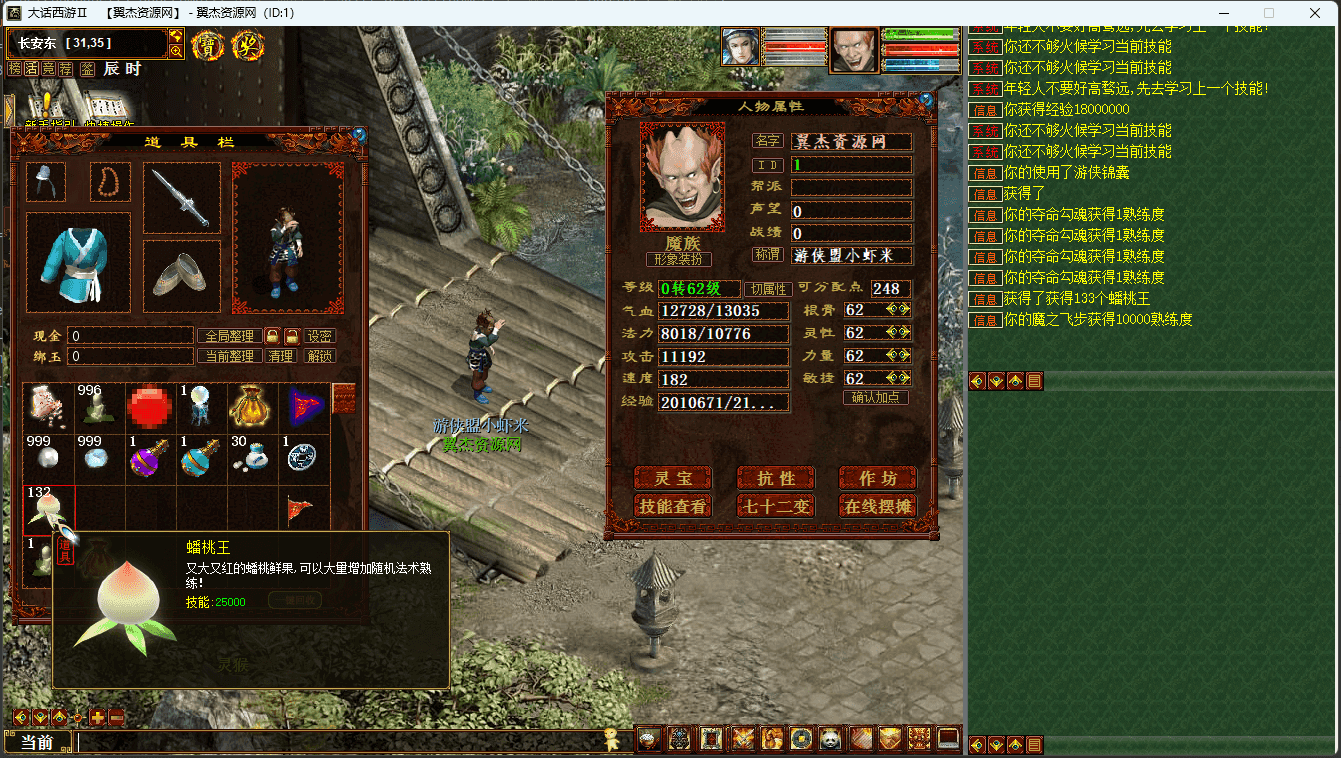The image size is (1341, 758).
Task: Sort current bag with 当前整理
Action: [229, 356]
